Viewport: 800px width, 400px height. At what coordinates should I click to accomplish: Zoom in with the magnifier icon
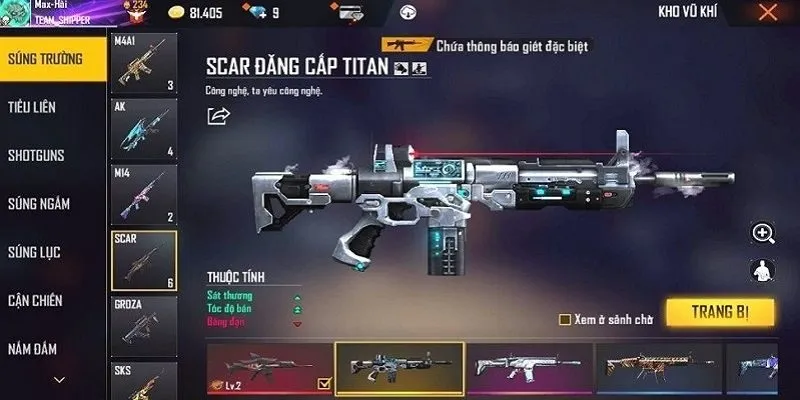(764, 234)
